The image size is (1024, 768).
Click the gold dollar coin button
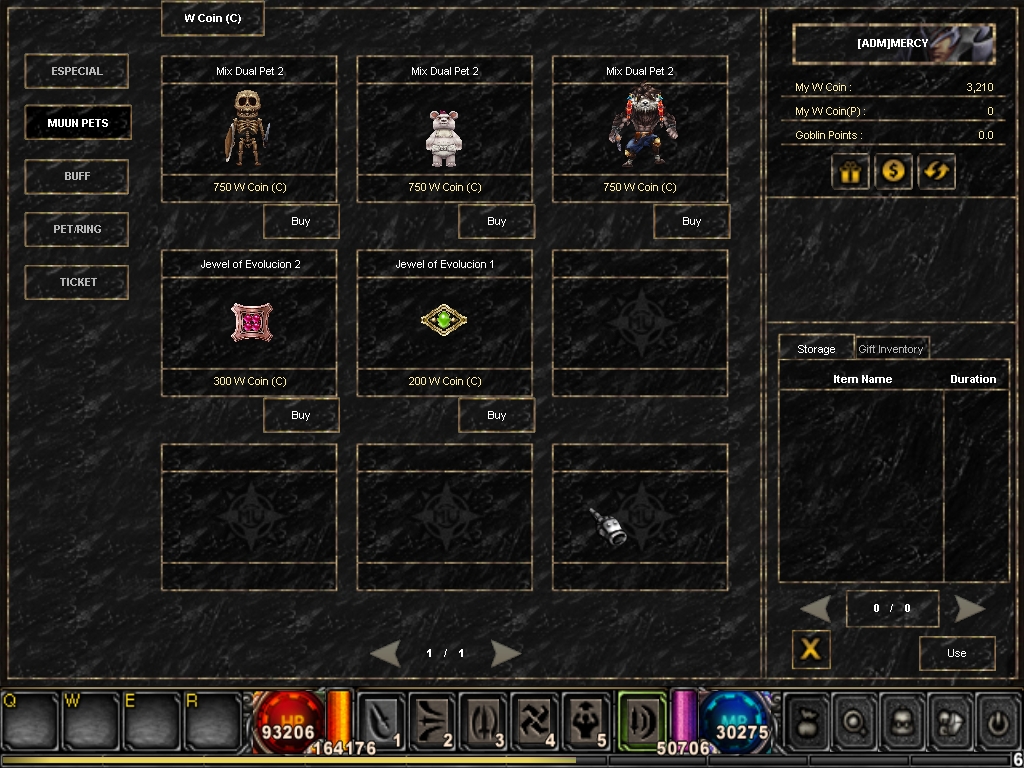coord(893,171)
